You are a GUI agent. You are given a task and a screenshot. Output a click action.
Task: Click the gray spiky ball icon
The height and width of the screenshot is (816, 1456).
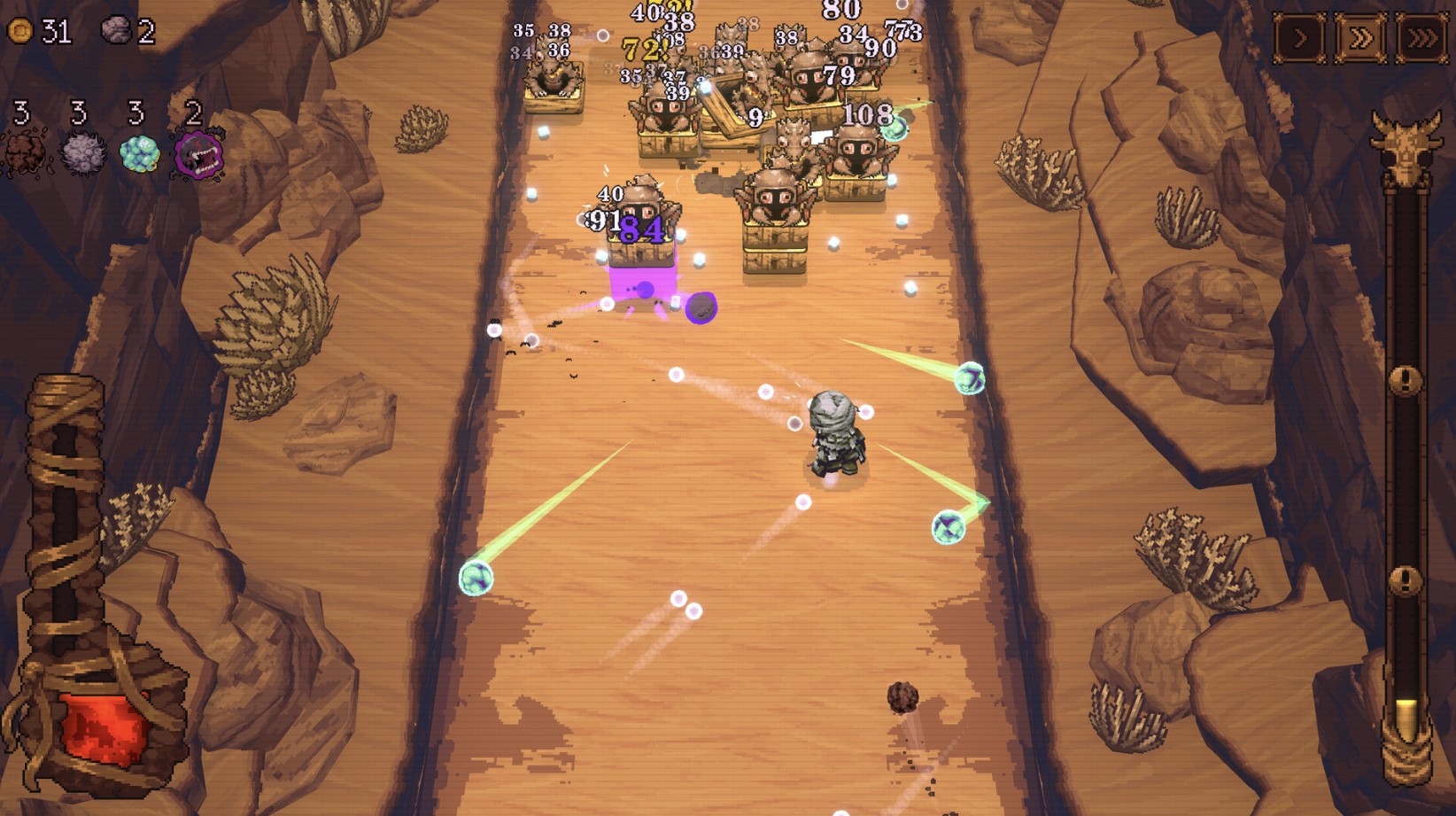point(82,153)
